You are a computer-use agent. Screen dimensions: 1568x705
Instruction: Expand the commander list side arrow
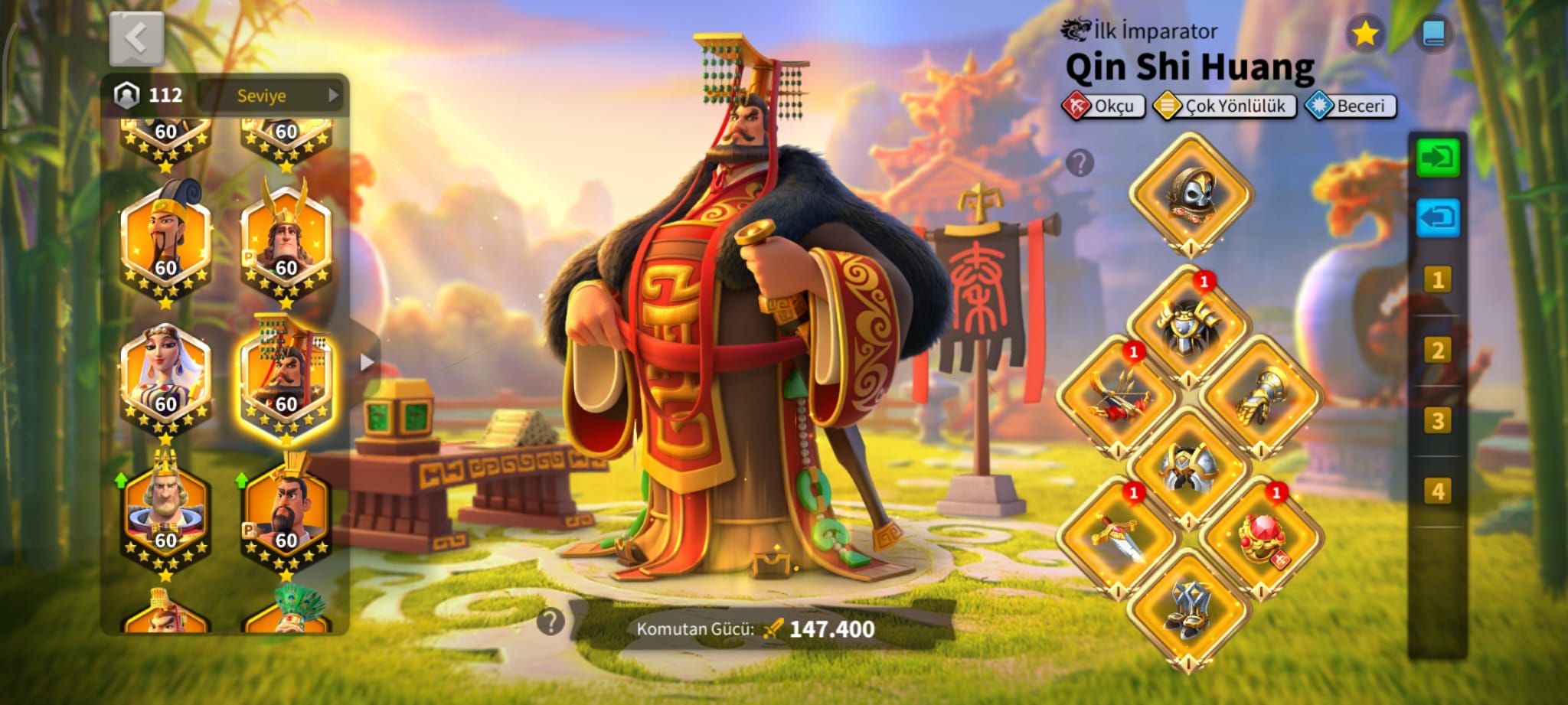tap(367, 362)
